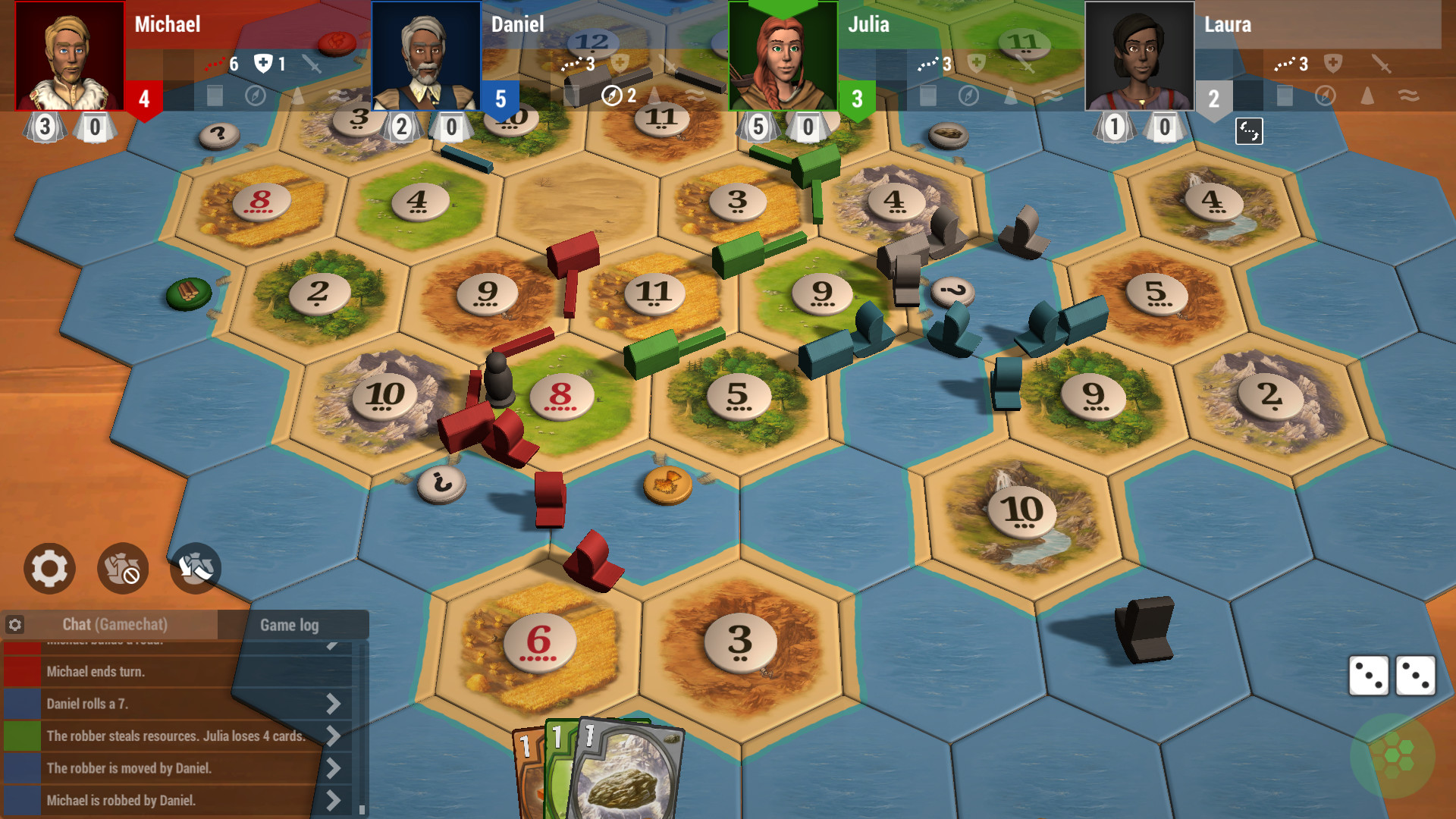
Task: Open the trade exchange icon
Action: click(x=194, y=568)
